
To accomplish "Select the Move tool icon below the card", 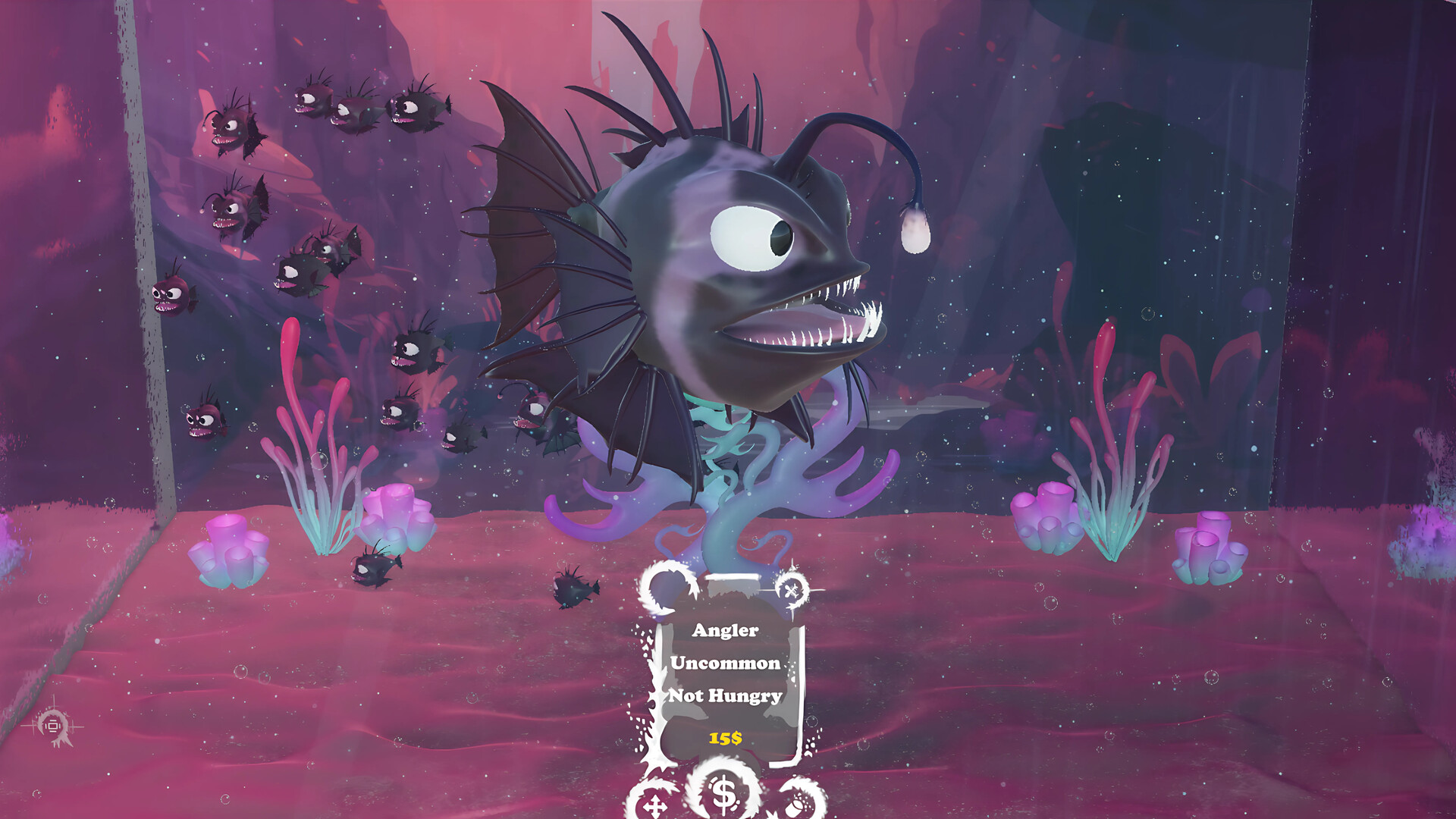I will pos(656,806).
